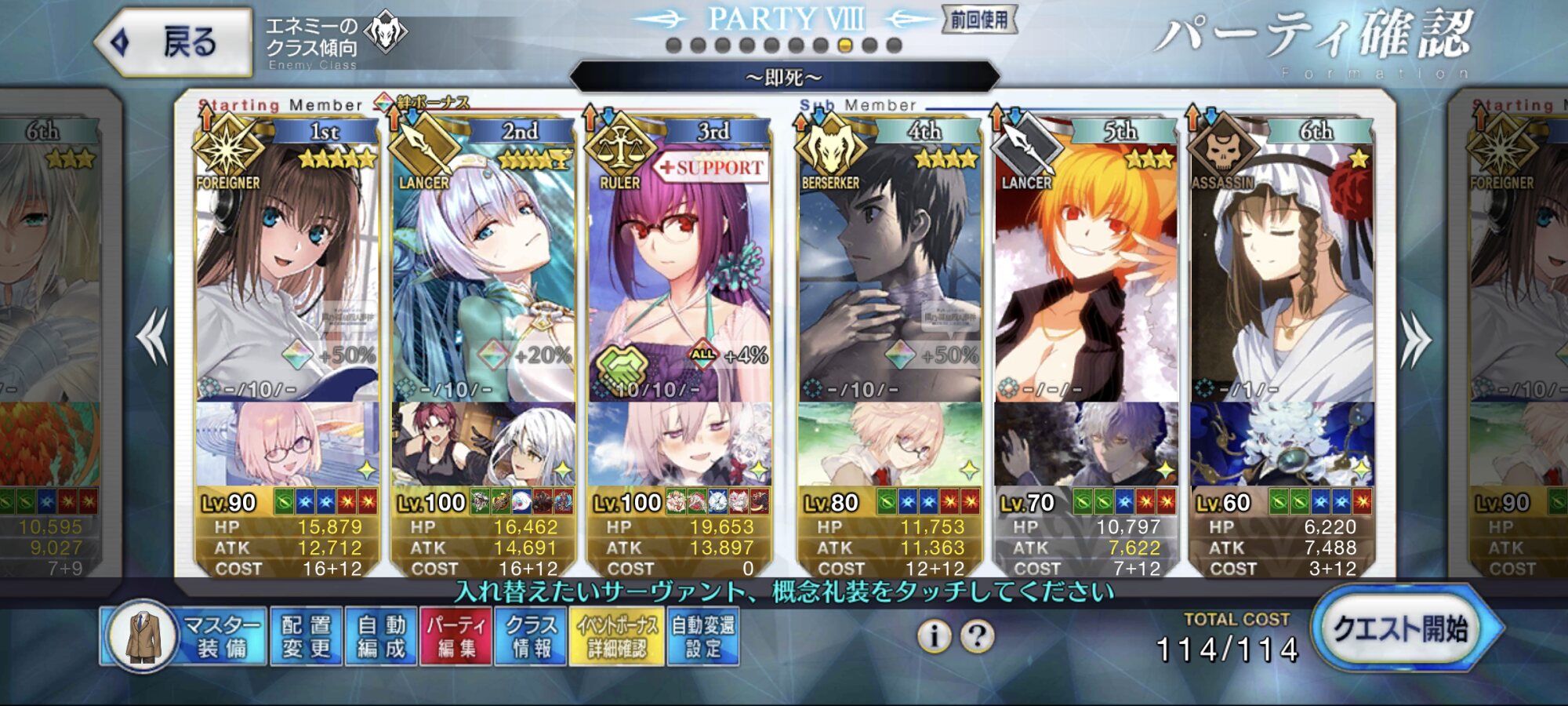This screenshot has height=706, width=1568.
Task: Open the question mark help icon
Action: tap(978, 635)
